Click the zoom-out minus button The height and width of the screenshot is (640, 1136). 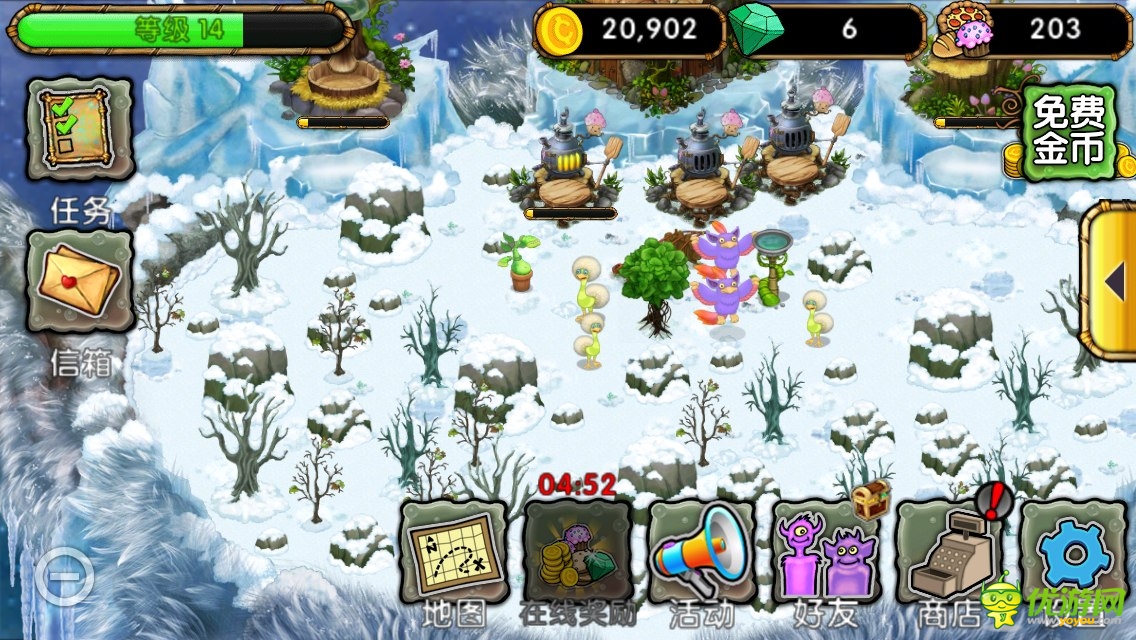click(64, 576)
